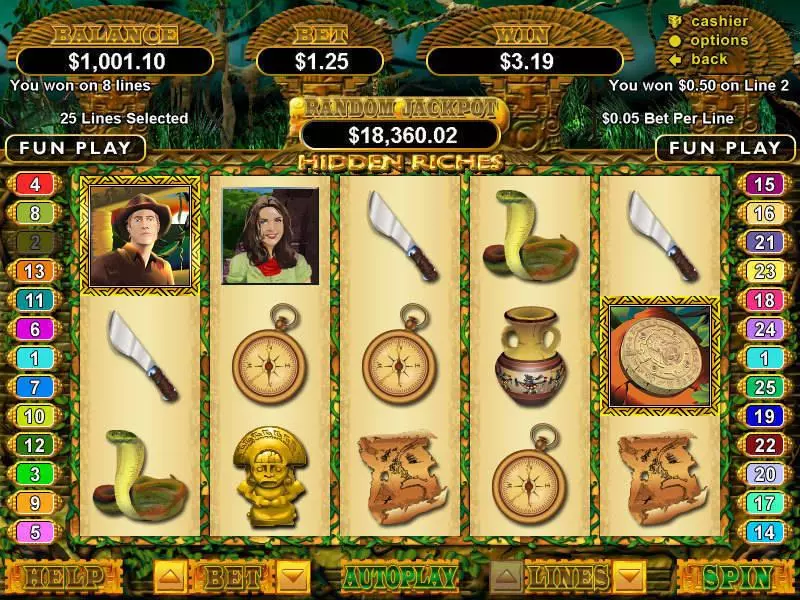Image resolution: width=800 pixels, height=600 pixels.
Task: Click payline 22 marker
Action: point(764,445)
